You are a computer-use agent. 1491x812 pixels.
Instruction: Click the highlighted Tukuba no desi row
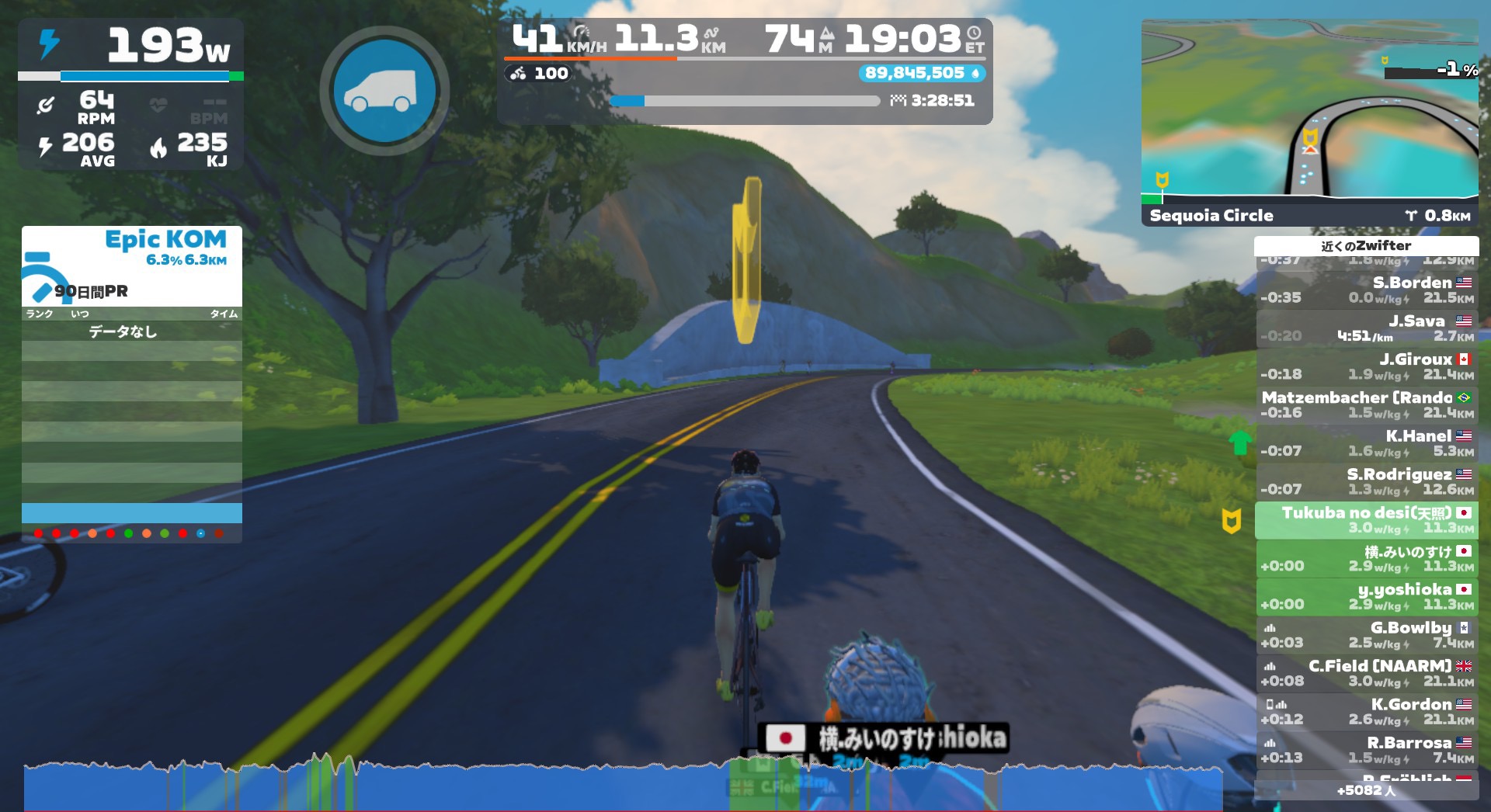point(1367,520)
